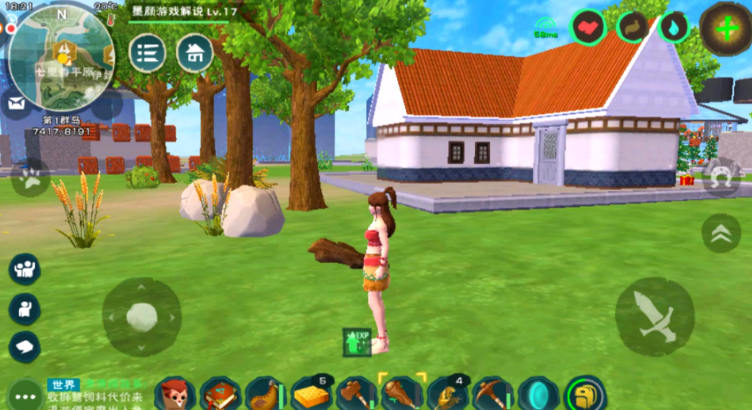Attack with the sword button
The image size is (752, 410).
click(655, 317)
